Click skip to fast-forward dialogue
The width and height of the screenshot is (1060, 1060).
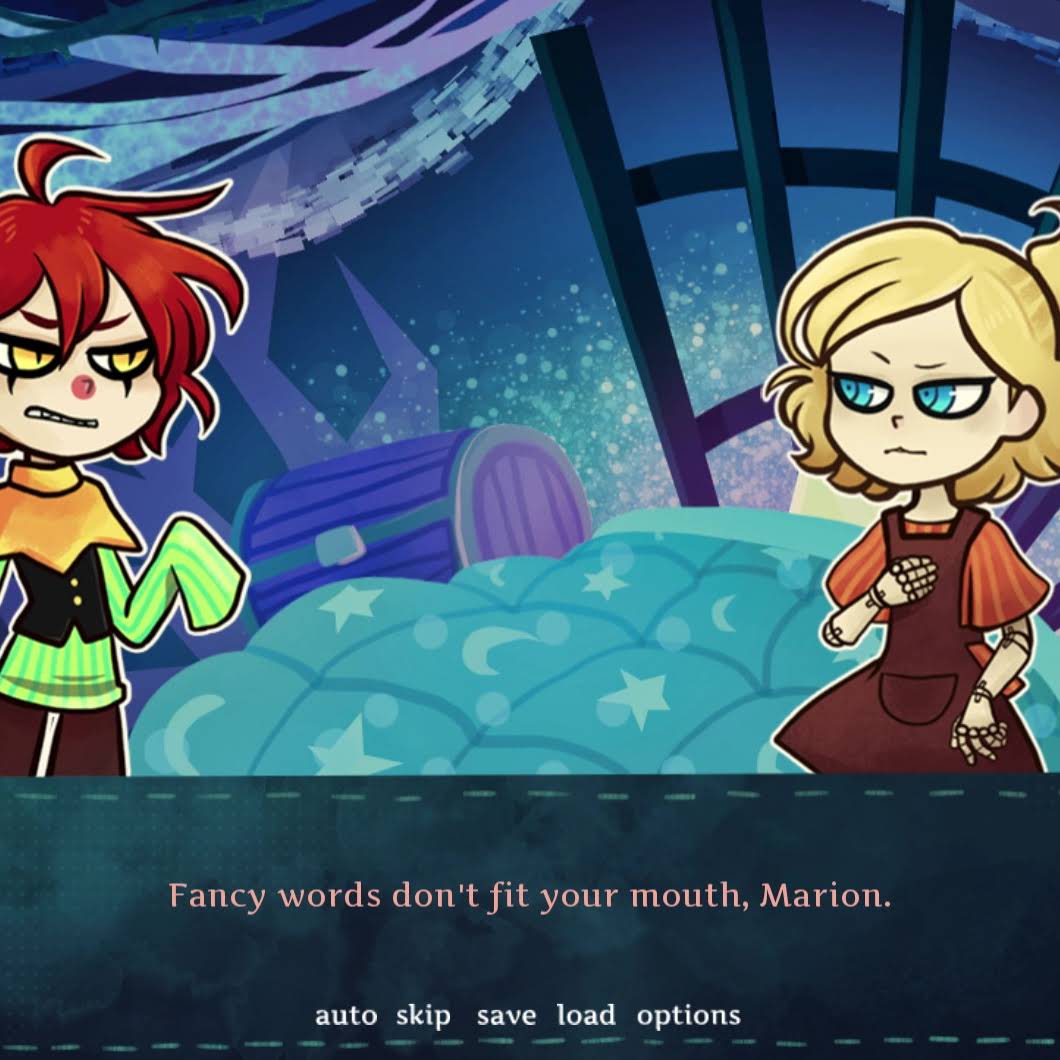pos(423,1016)
